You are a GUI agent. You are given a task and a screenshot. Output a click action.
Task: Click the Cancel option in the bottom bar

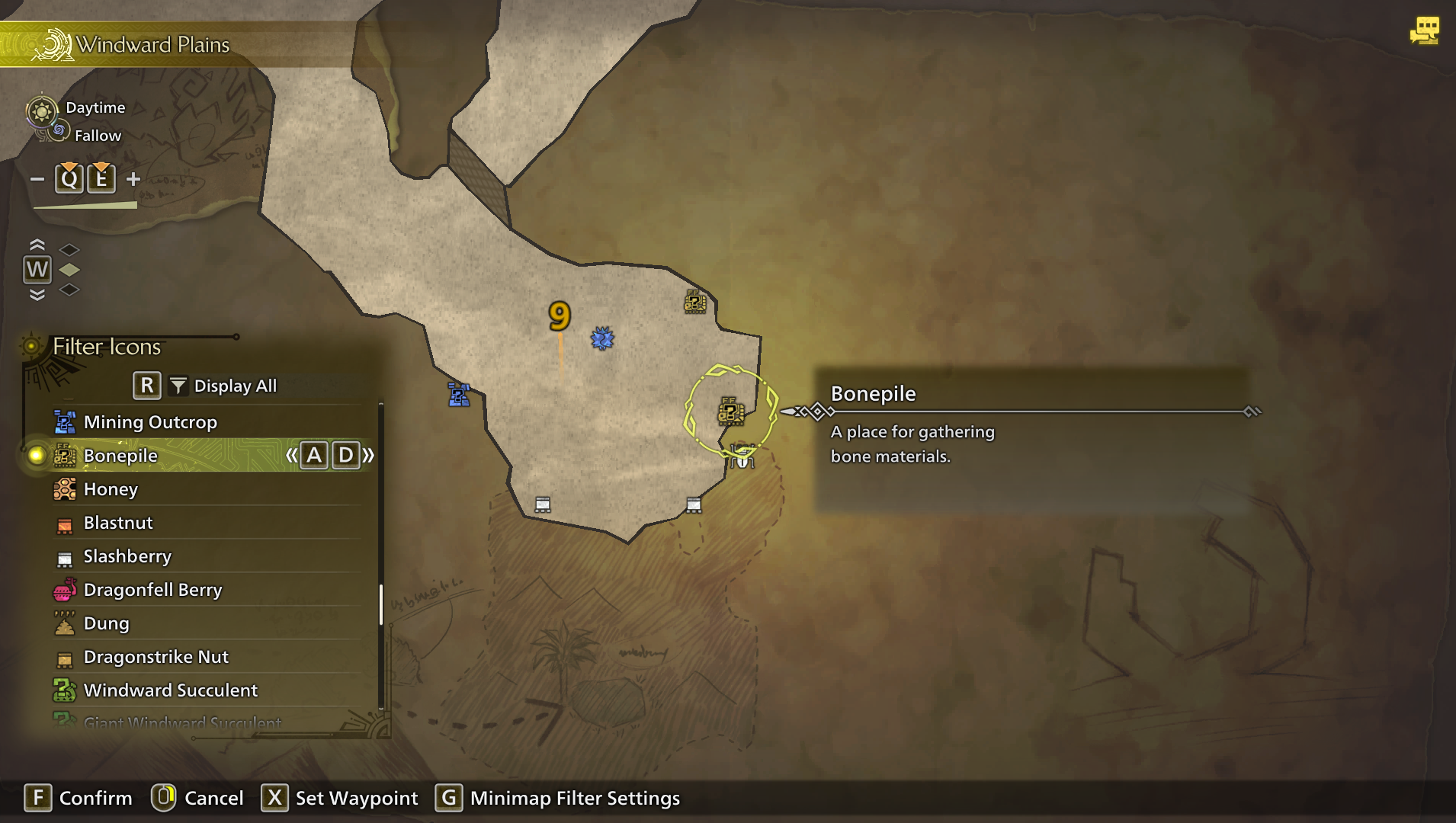click(x=213, y=798)
